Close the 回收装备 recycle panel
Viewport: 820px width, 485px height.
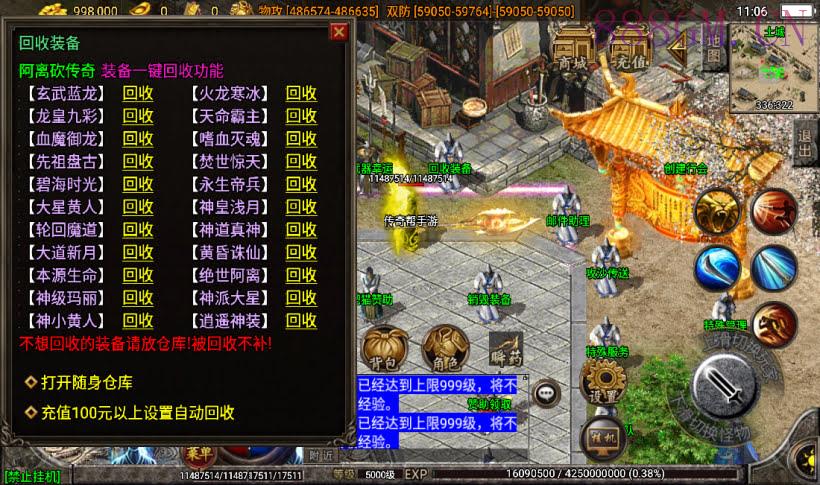point(339,32)
